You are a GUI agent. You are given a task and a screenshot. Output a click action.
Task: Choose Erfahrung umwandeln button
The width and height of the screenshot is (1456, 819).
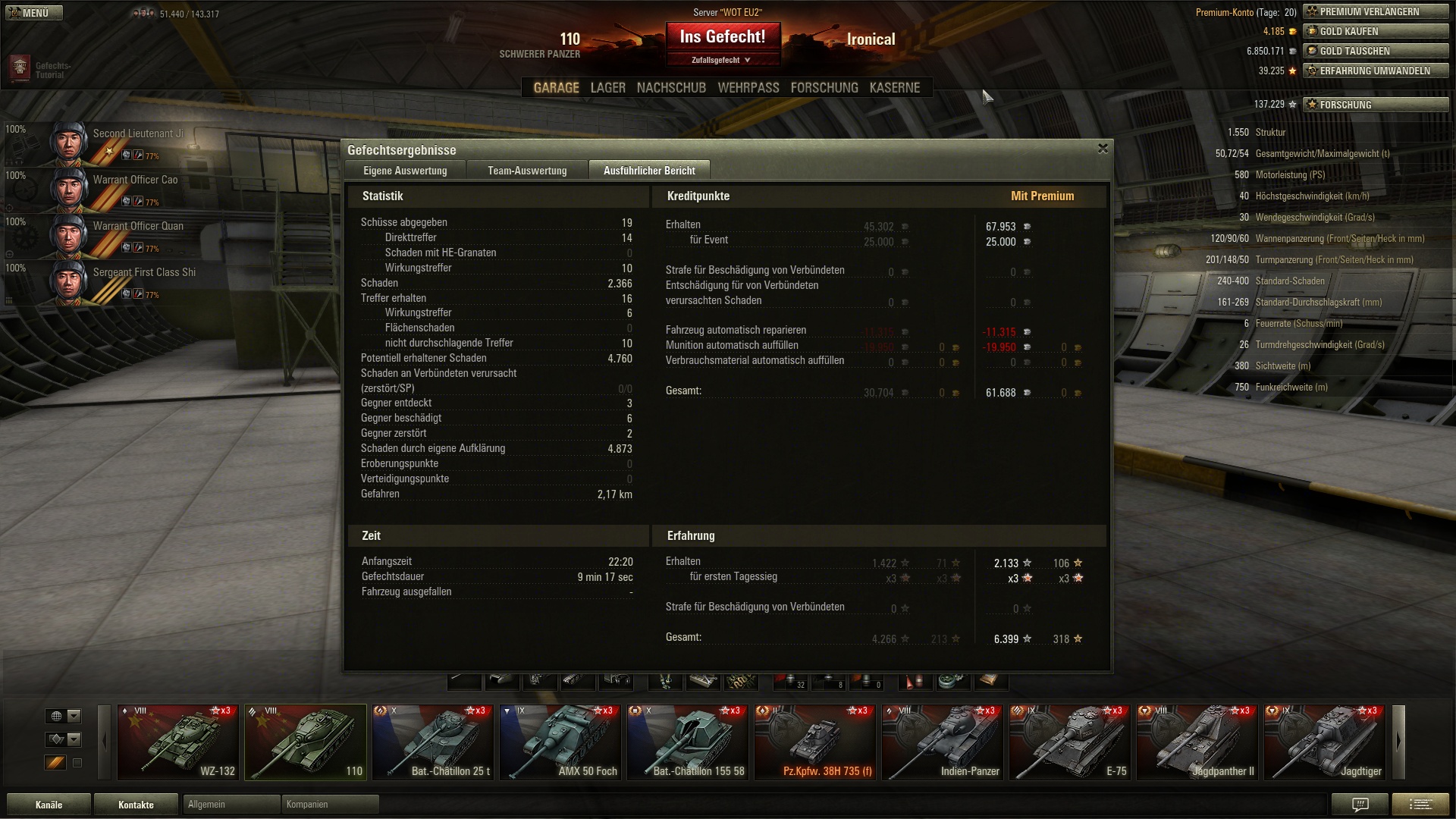point(1375,71)
